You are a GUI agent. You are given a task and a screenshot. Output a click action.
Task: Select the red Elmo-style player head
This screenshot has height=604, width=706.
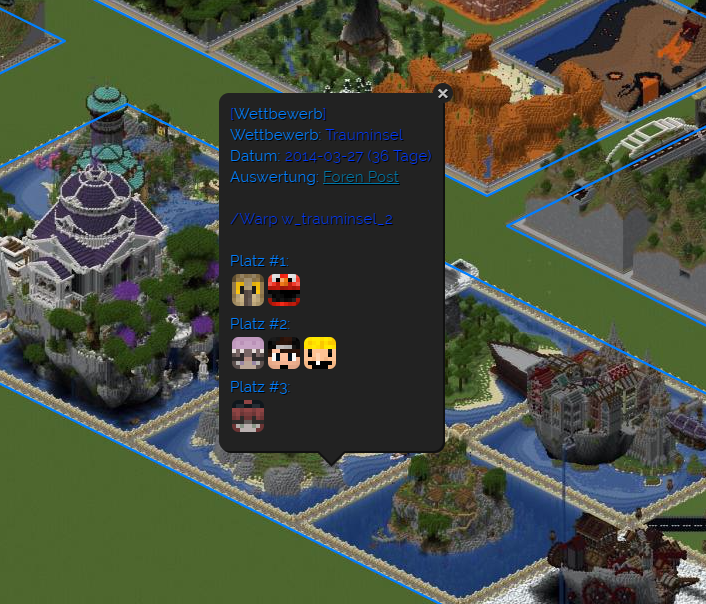click(x=284, y=289)
